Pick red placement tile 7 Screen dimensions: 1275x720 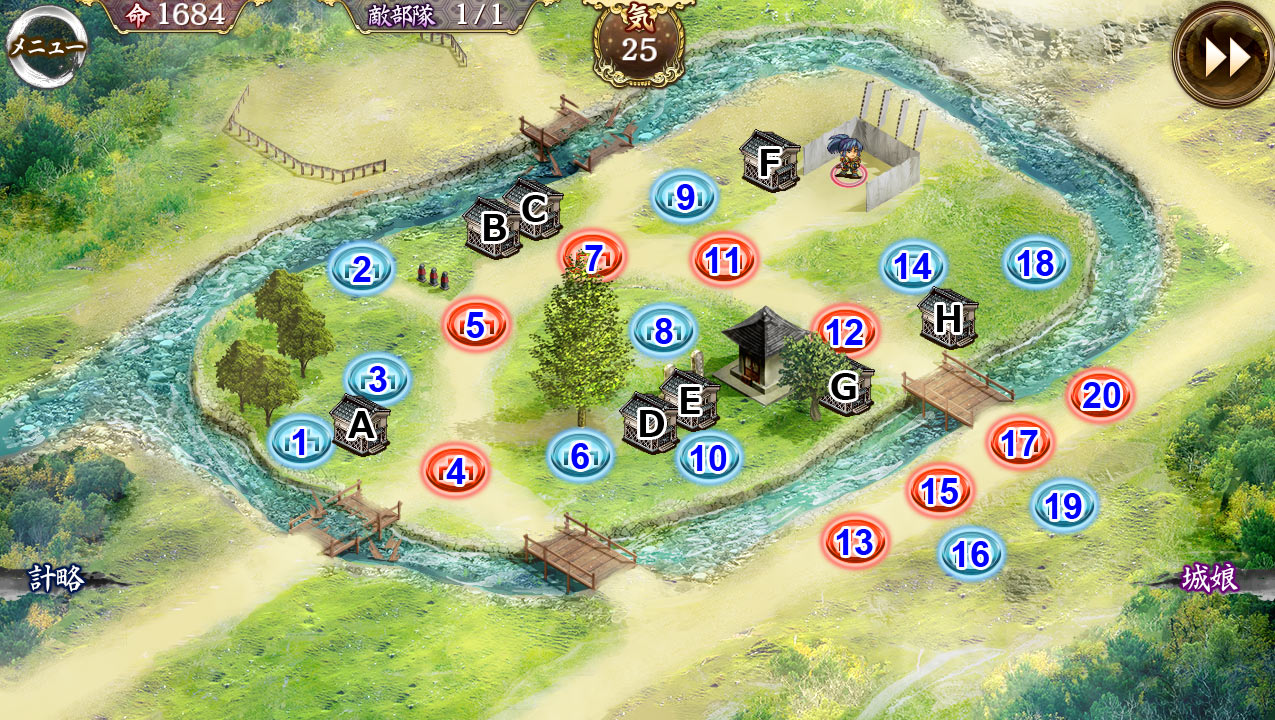(x=592, y=258)
